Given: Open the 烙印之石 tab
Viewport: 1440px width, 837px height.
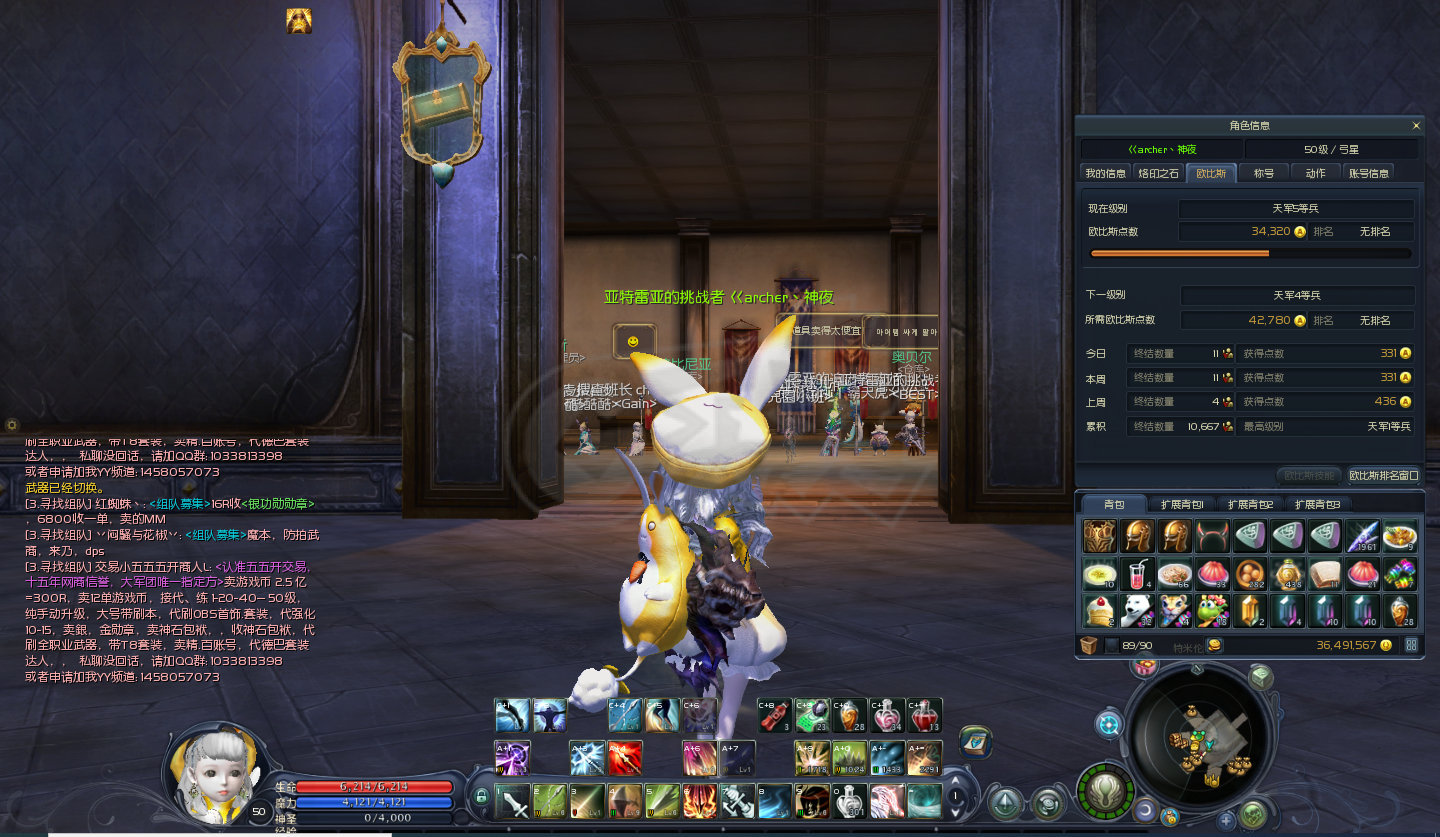Looking at the screenshot, I should (x=1158, y=173).
